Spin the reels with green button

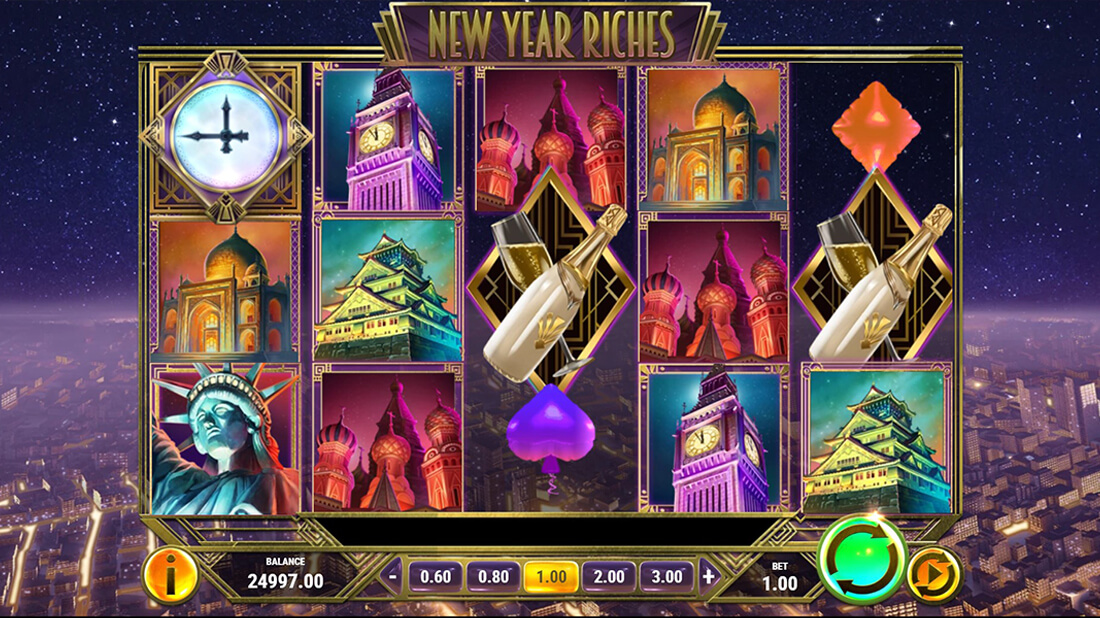point(862,559)
